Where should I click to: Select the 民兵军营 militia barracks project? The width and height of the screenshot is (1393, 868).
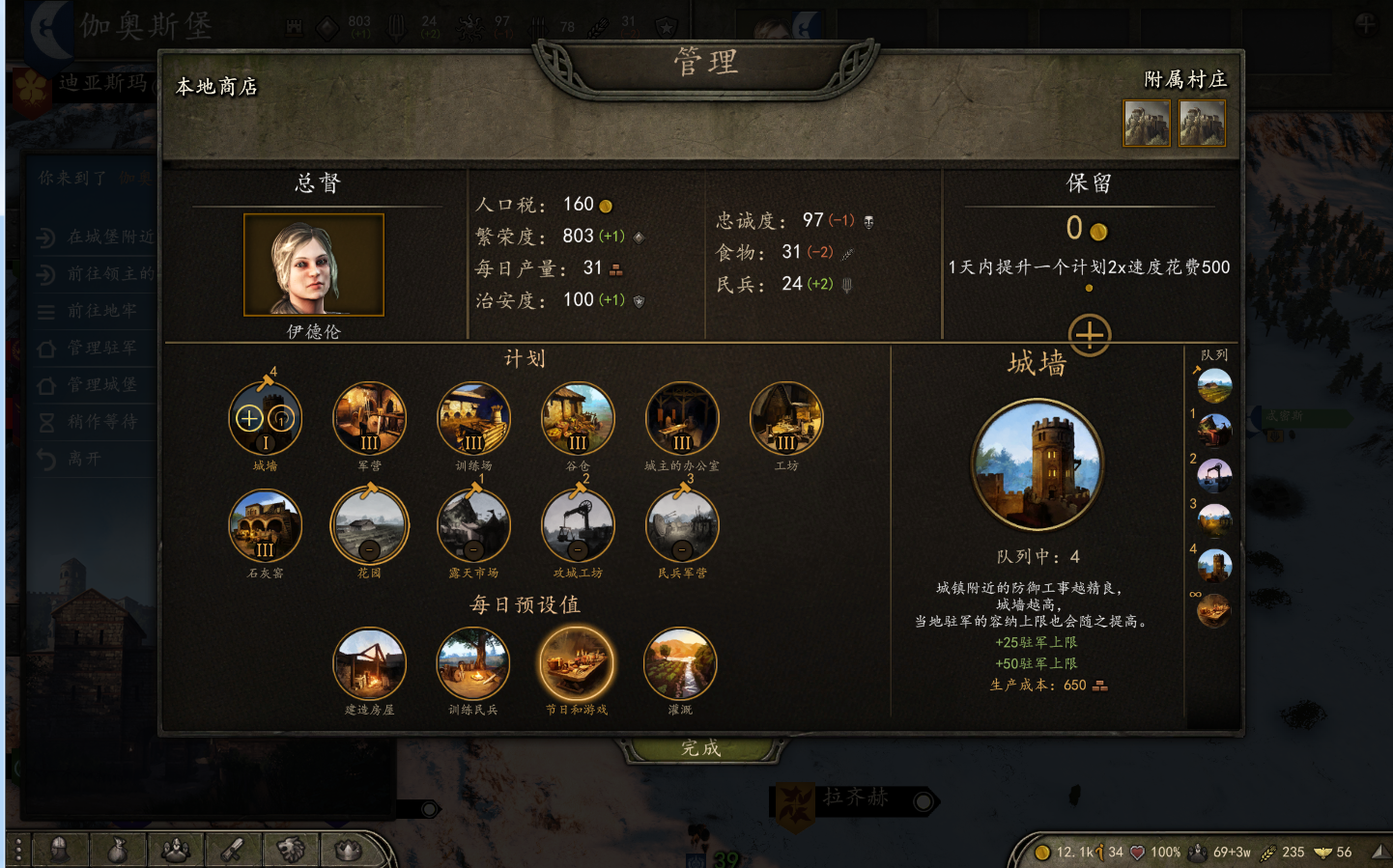click(682, 526)
